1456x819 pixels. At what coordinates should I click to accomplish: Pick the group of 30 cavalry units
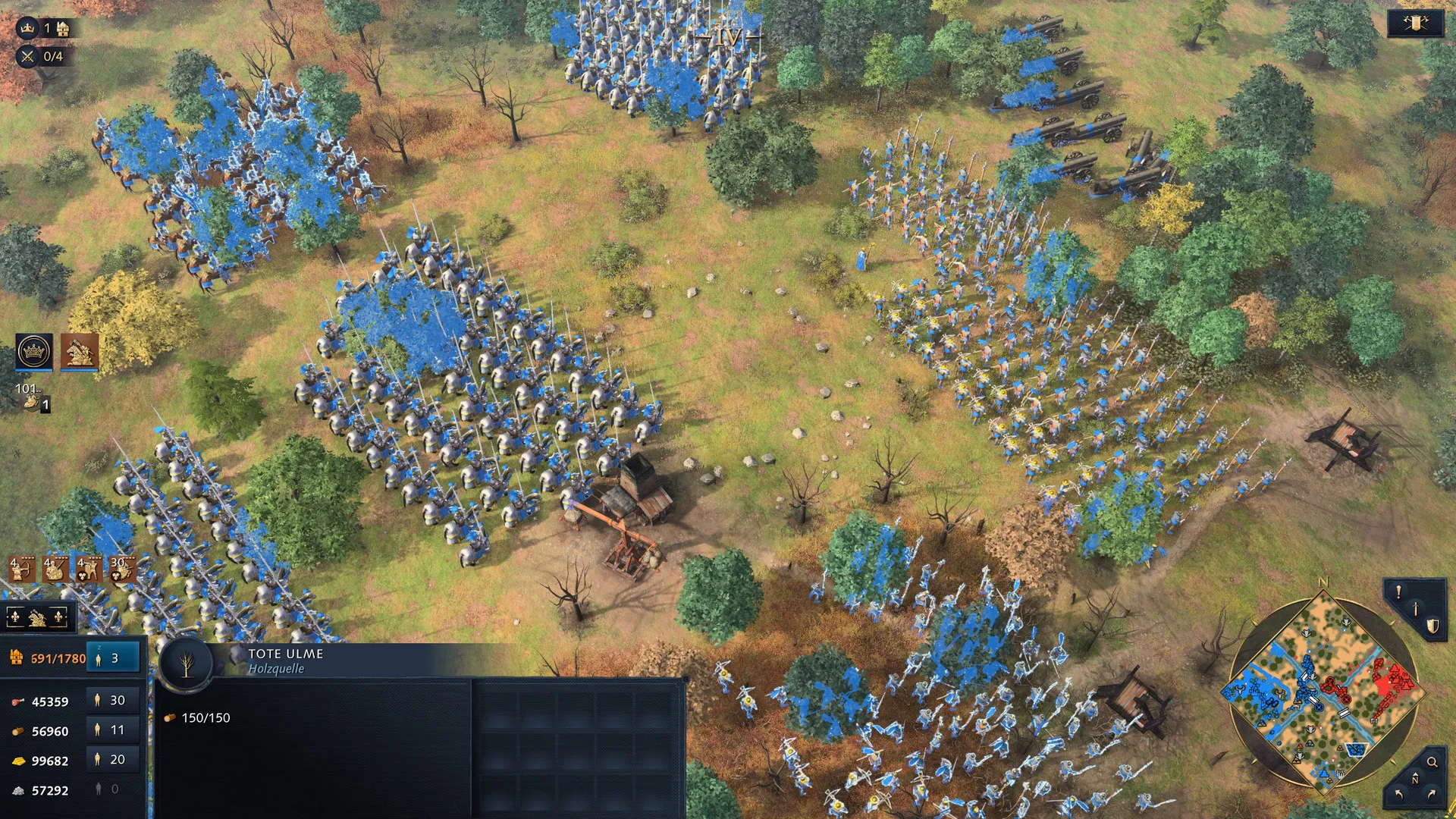coord(122,569)
